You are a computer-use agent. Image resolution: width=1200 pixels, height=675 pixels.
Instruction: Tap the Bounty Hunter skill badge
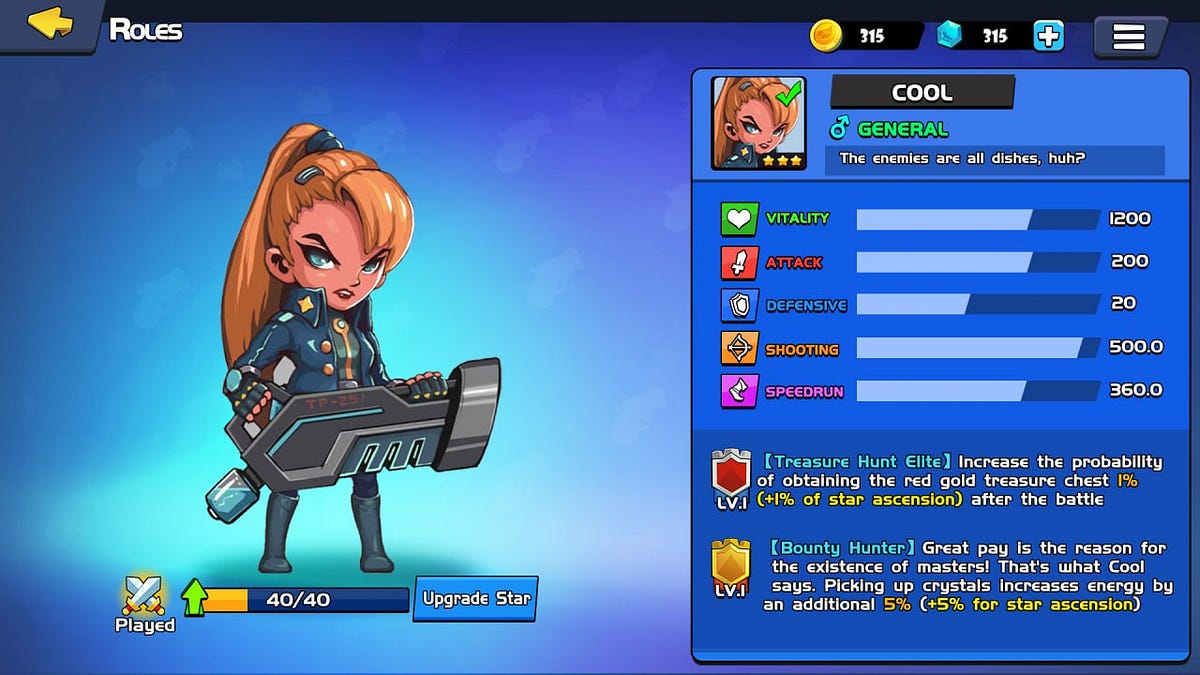click(x=731, y=566)
